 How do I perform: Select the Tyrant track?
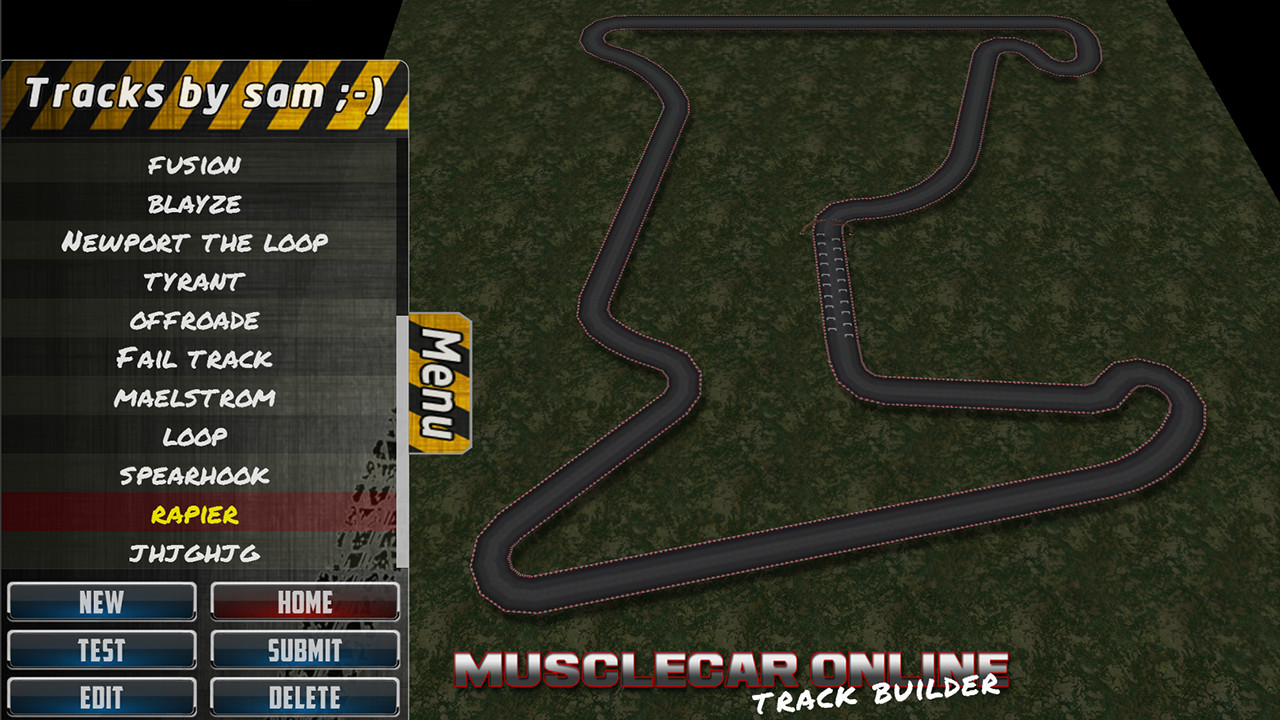tap(197, 281)
